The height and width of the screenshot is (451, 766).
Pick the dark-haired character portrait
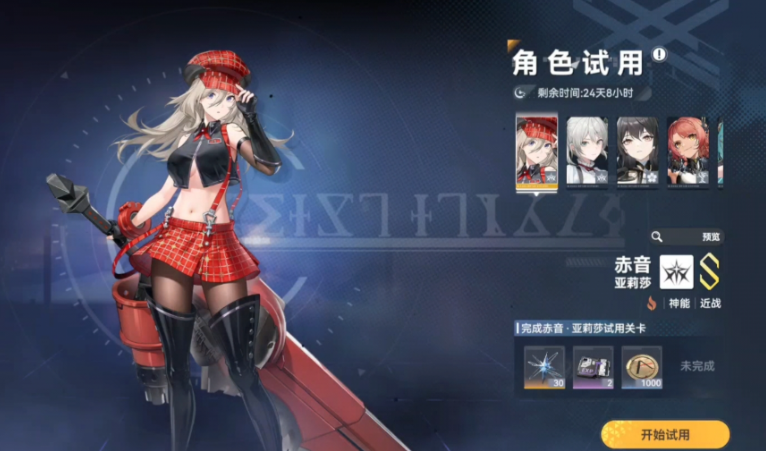tap(637, 151)
